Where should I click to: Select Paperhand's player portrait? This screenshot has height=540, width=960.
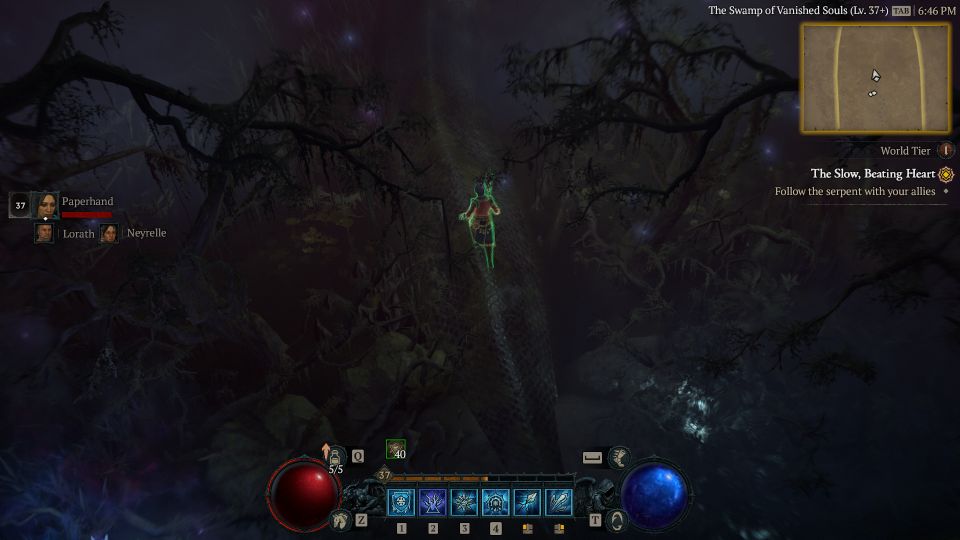[45, 206]
